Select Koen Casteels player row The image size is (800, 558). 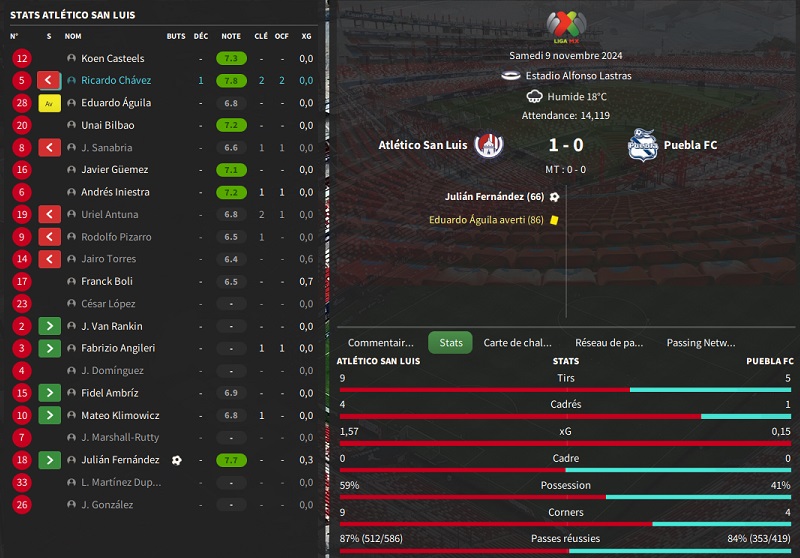pyautogui.click(x=112, y=59)
